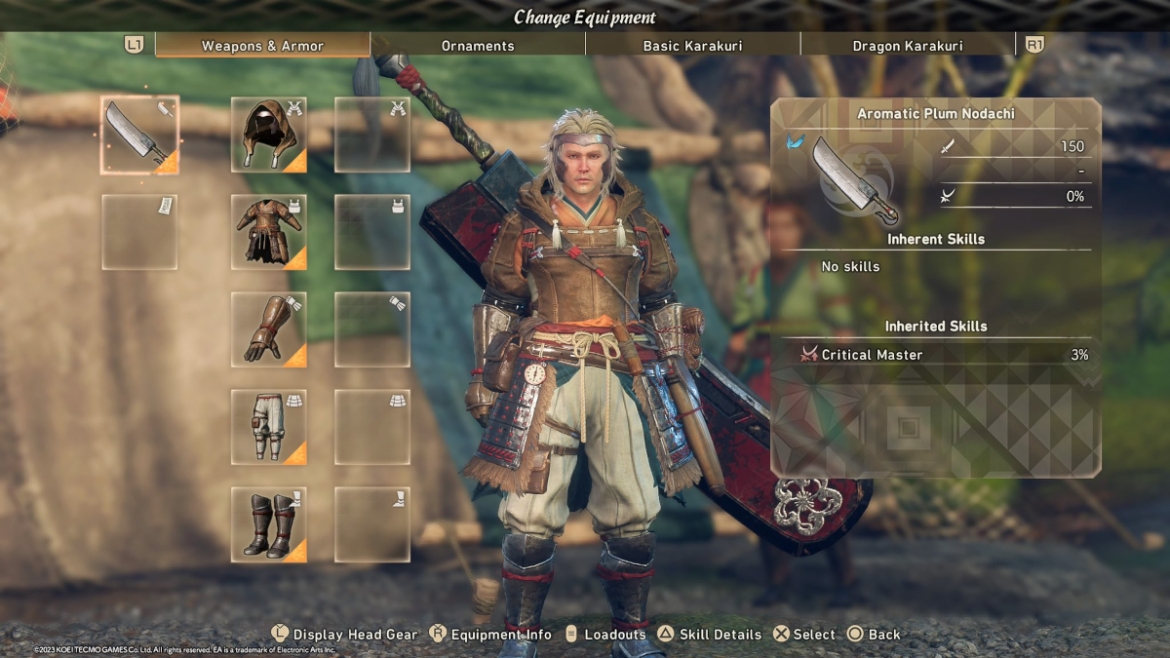Image resolution: width=1170 pixels, height=658 pixels.
Task: Select the leather chest armor slot
Action: [x=269, y=232]
